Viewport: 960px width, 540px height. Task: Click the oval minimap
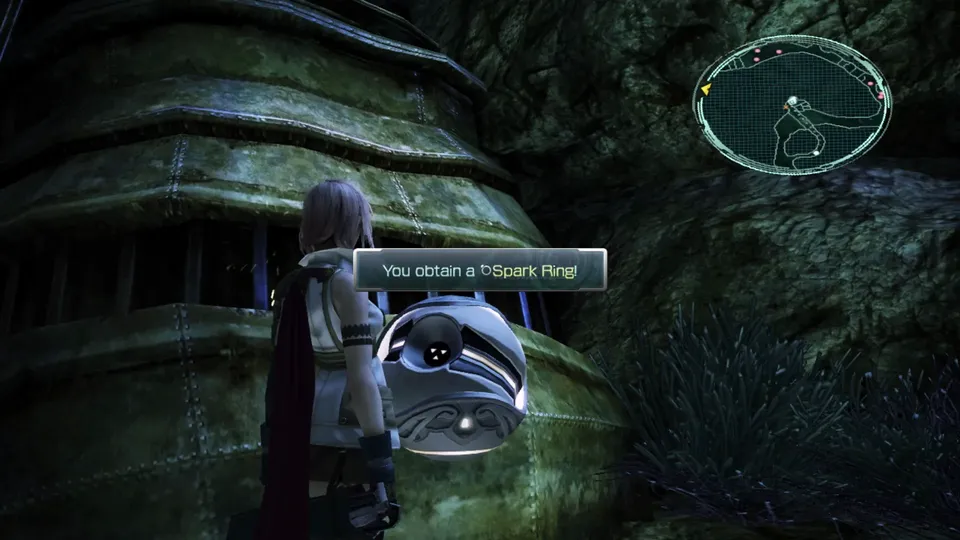pyautogui.click(x=791, y=104)
